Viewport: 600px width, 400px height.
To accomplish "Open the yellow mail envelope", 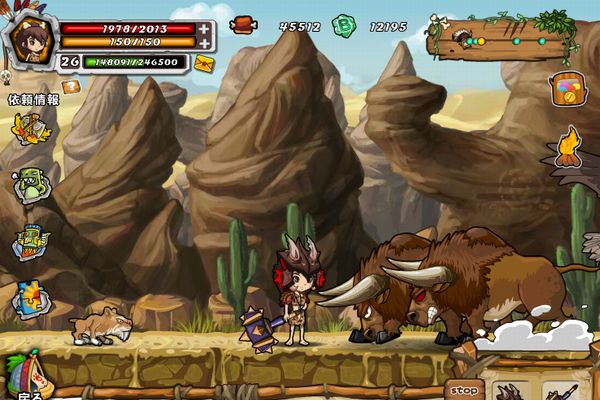I will pyautogui.click(x=204, y=63).
